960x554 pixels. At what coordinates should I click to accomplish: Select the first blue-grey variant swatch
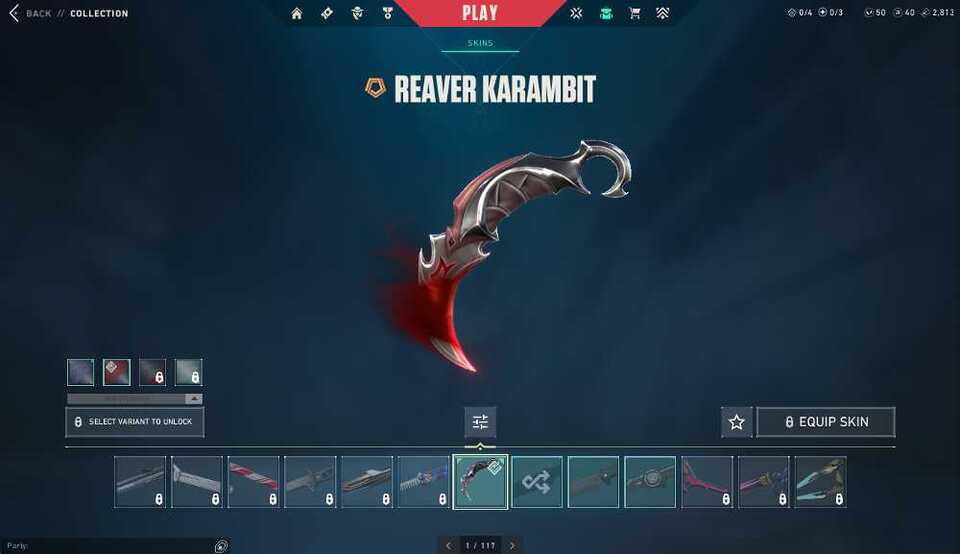[81, 372]
